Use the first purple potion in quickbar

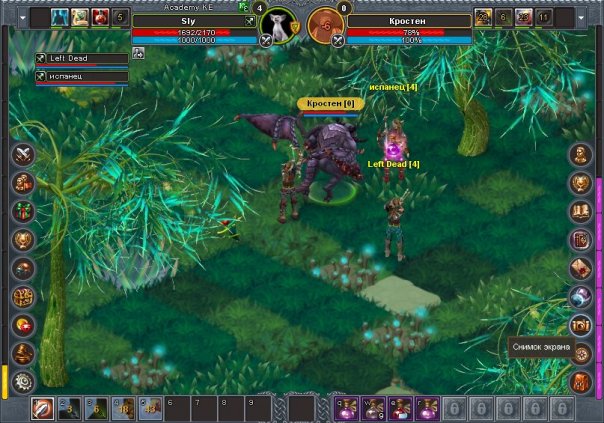344,408
